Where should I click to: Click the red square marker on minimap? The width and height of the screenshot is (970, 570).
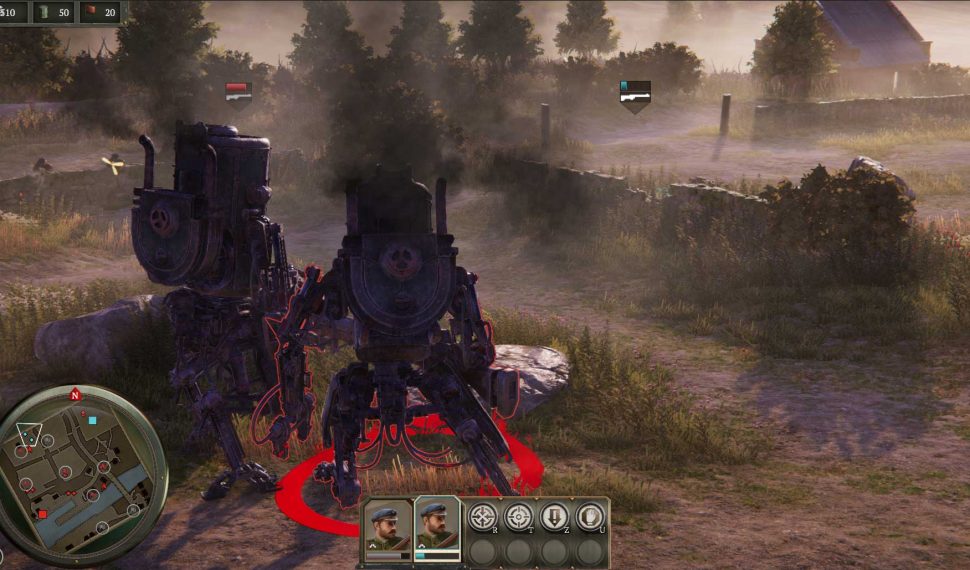point(42,513)
